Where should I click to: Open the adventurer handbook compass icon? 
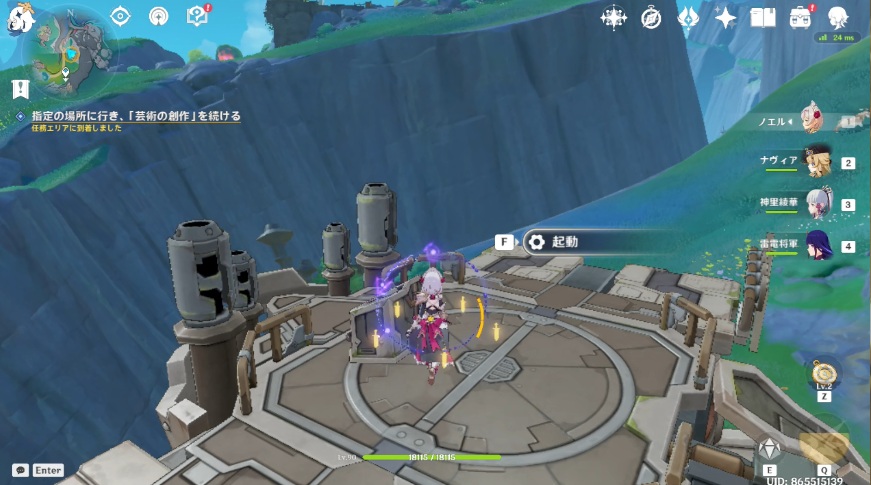pos(651,17)
